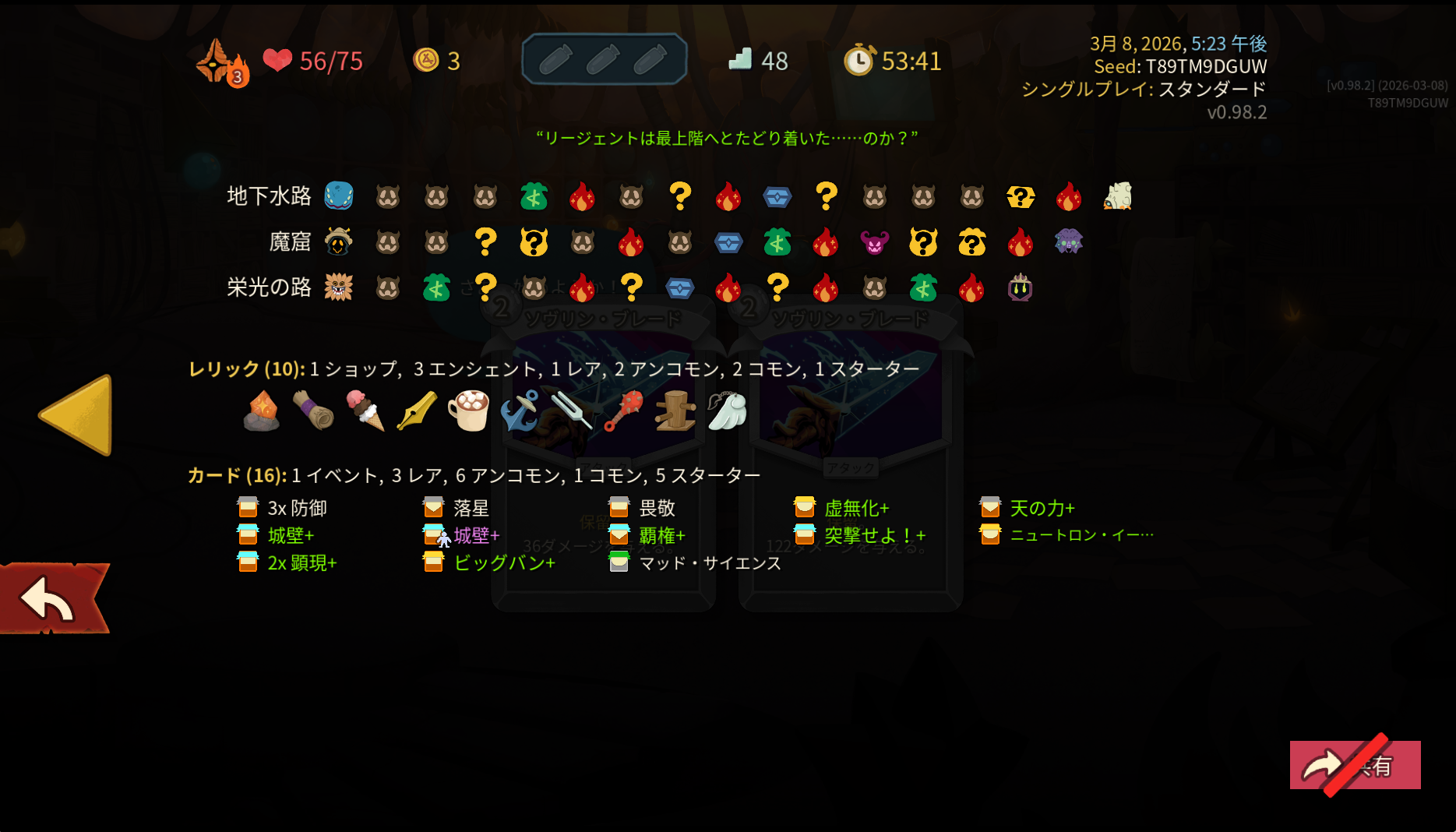Viewport: 1456px width, 832px height.
Task: Select the 突撃せよ！+ card entry
Action: coord(874,536)
